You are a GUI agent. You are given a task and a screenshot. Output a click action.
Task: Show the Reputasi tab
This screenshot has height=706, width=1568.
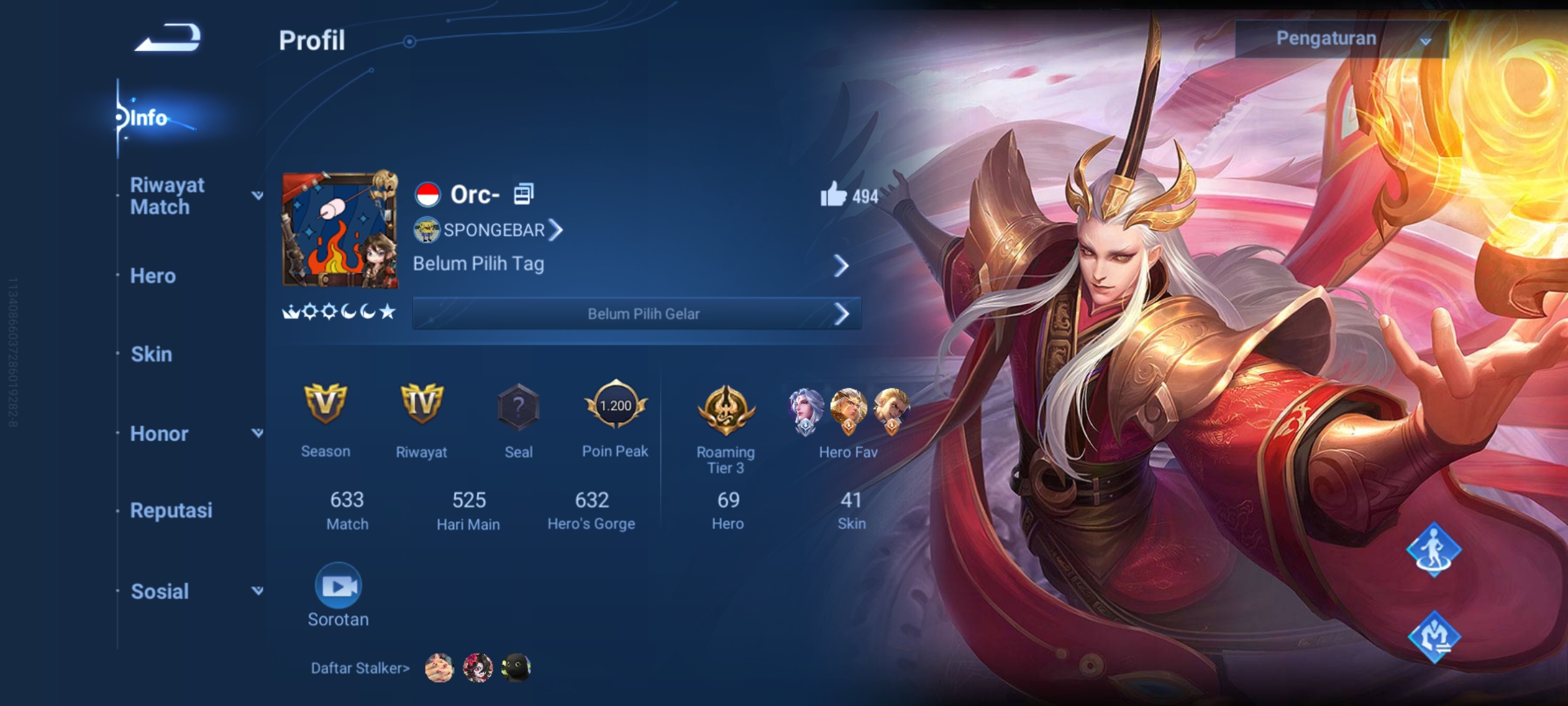[171, 511]
